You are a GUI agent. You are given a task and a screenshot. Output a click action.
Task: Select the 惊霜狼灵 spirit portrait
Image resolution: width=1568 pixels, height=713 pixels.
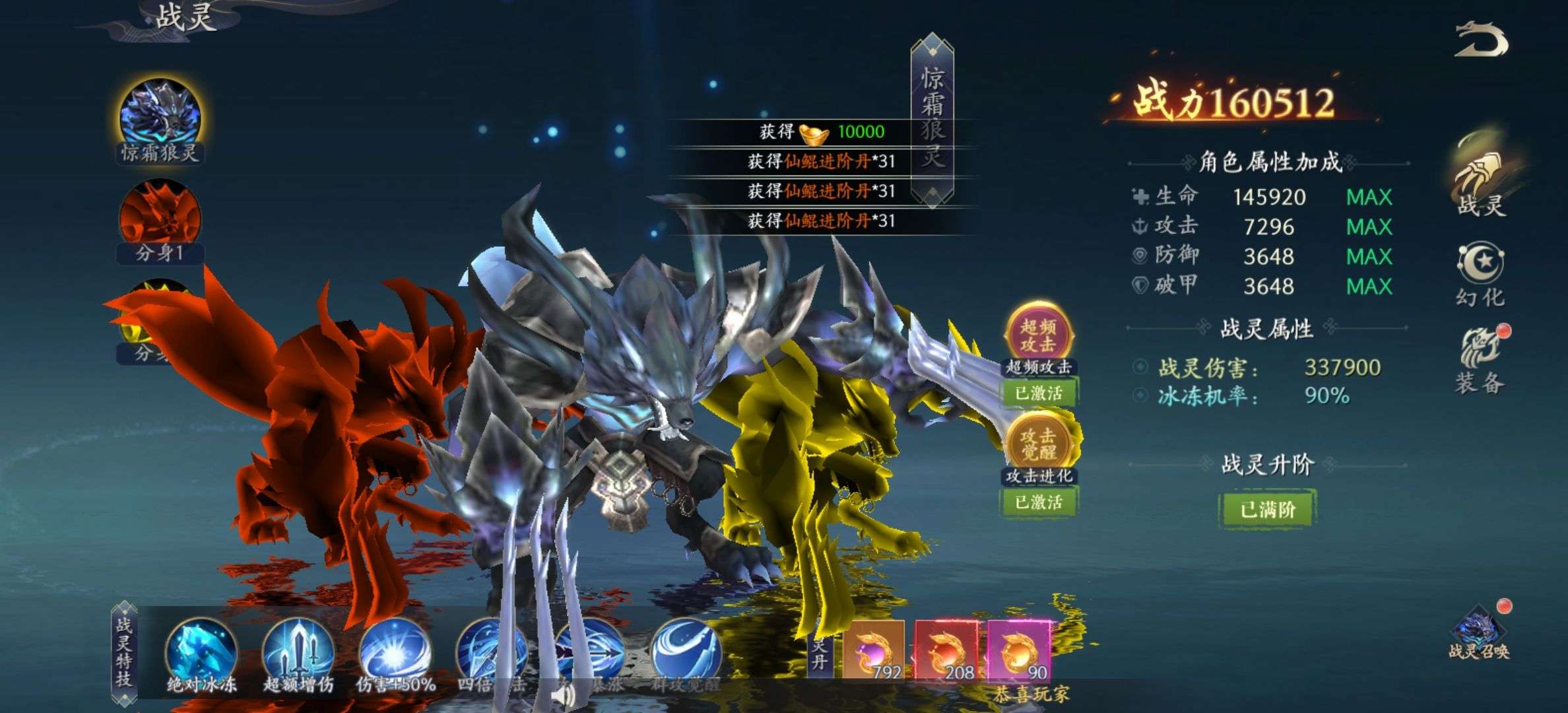point(160,117)
